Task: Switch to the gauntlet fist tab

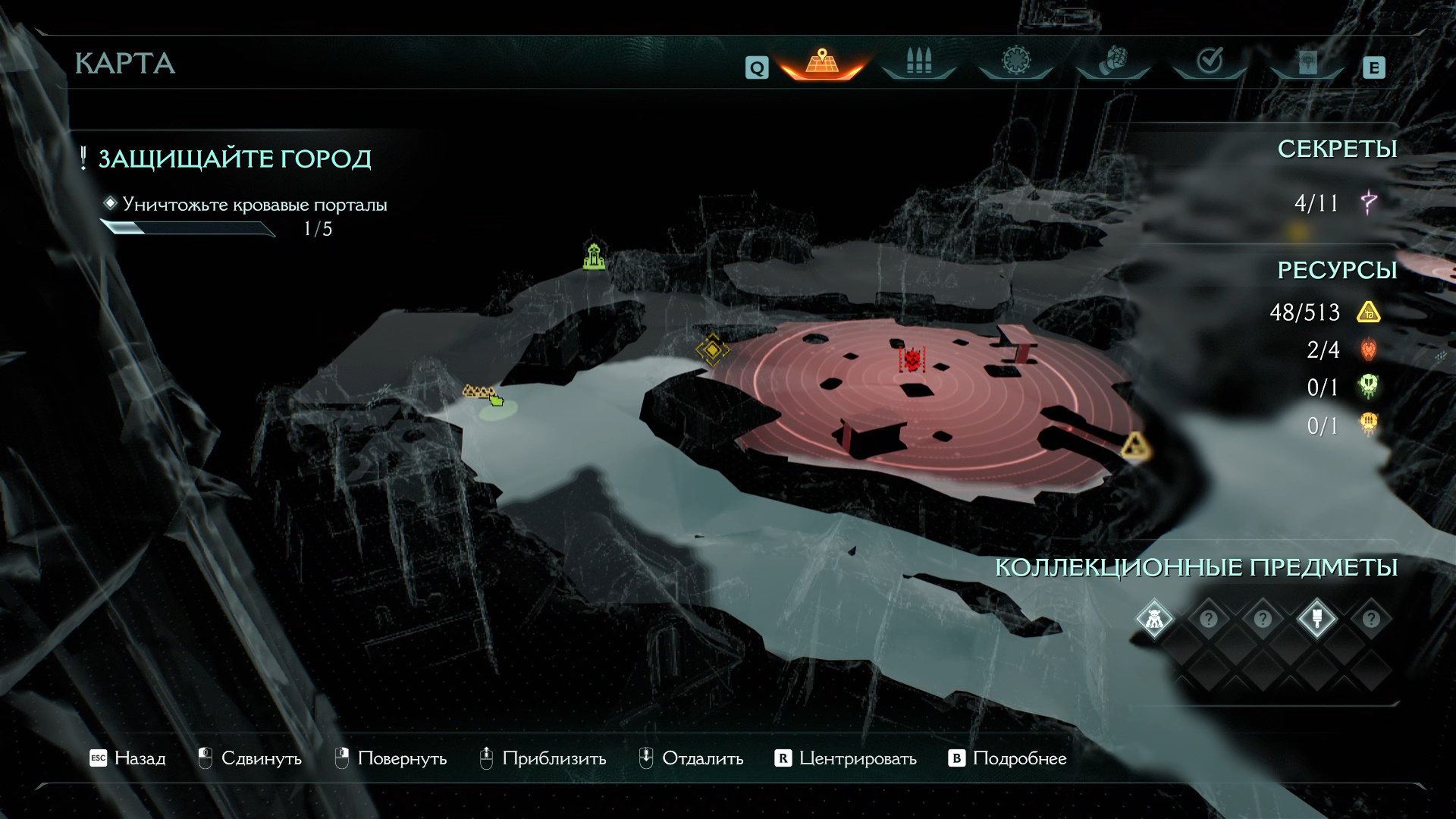Action: pyautogui.click(x=1112, y=61)
